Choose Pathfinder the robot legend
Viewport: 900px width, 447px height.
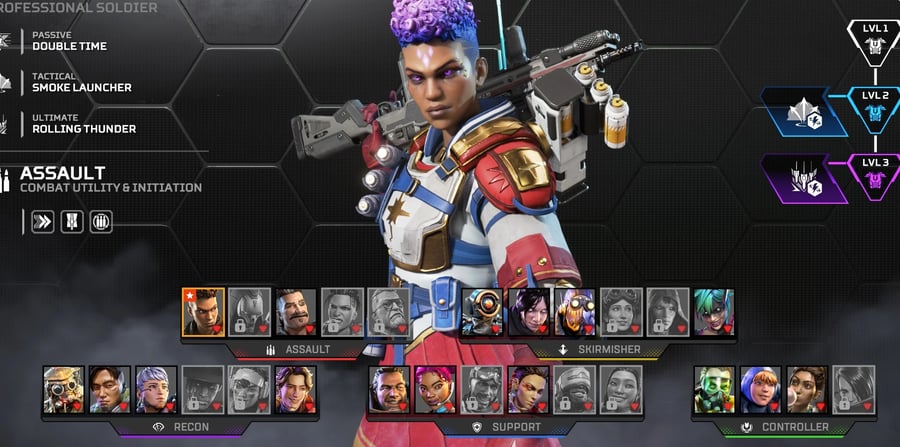(x=481, y=312)
